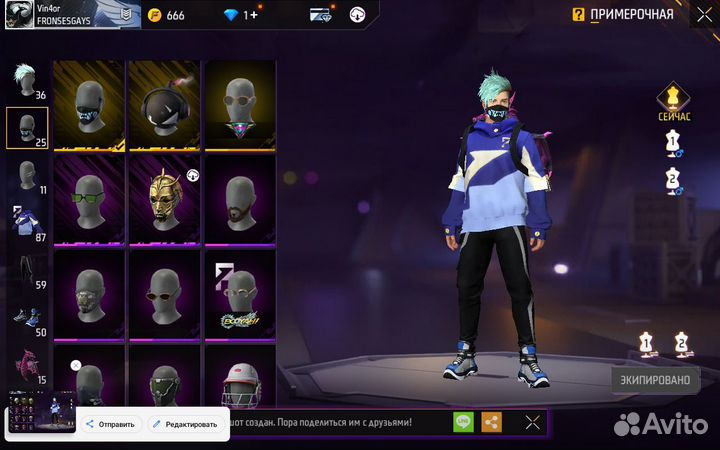Viewport: 720px width, 450px height.
Task: Select the white baseball helmet item
Action: tap(240, 382)
